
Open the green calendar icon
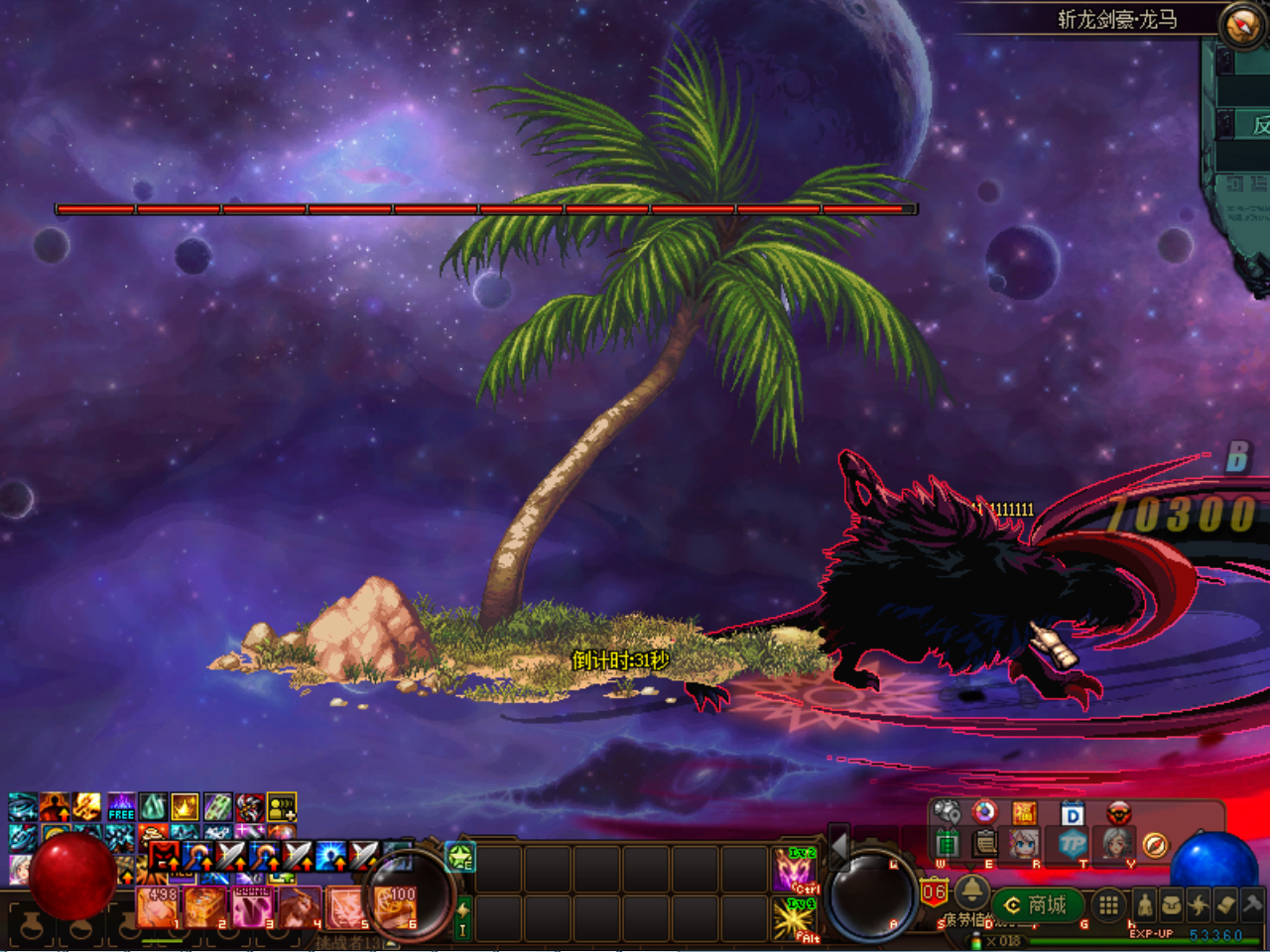(x=948, y=844)
